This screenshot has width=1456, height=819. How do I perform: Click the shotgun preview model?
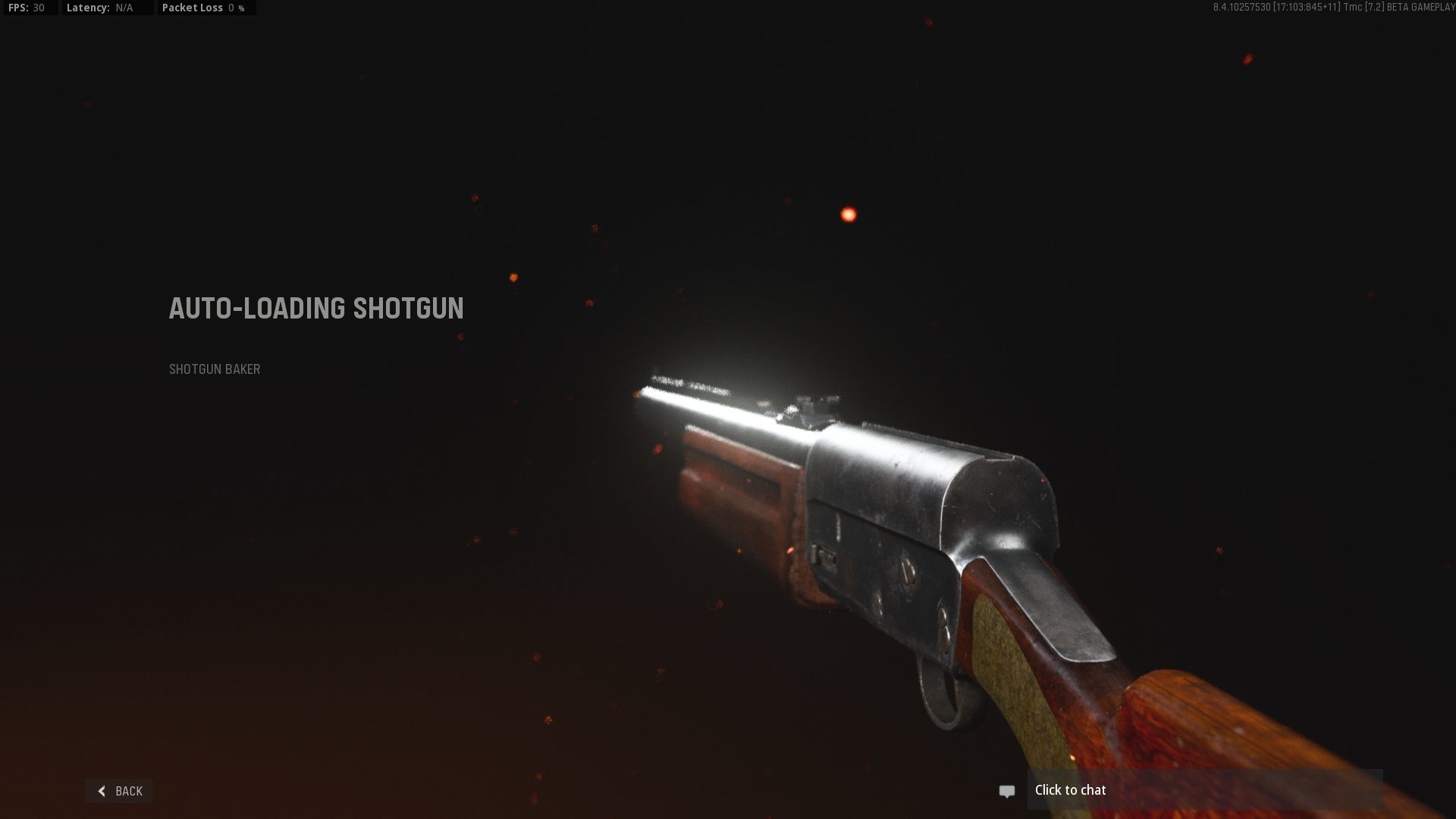(x=910, y=531)
